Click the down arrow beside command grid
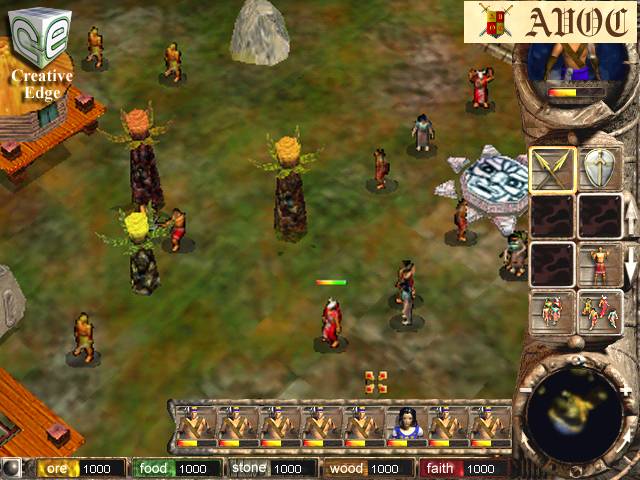Viewport: 640px width, 480px height. (x=631, y=267)
